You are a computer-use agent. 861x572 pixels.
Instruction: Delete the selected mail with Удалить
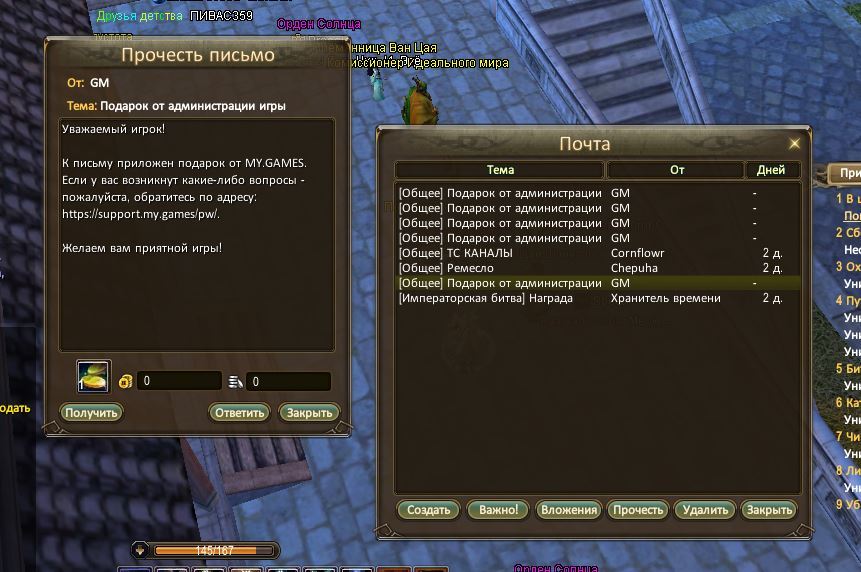point(705,509)
